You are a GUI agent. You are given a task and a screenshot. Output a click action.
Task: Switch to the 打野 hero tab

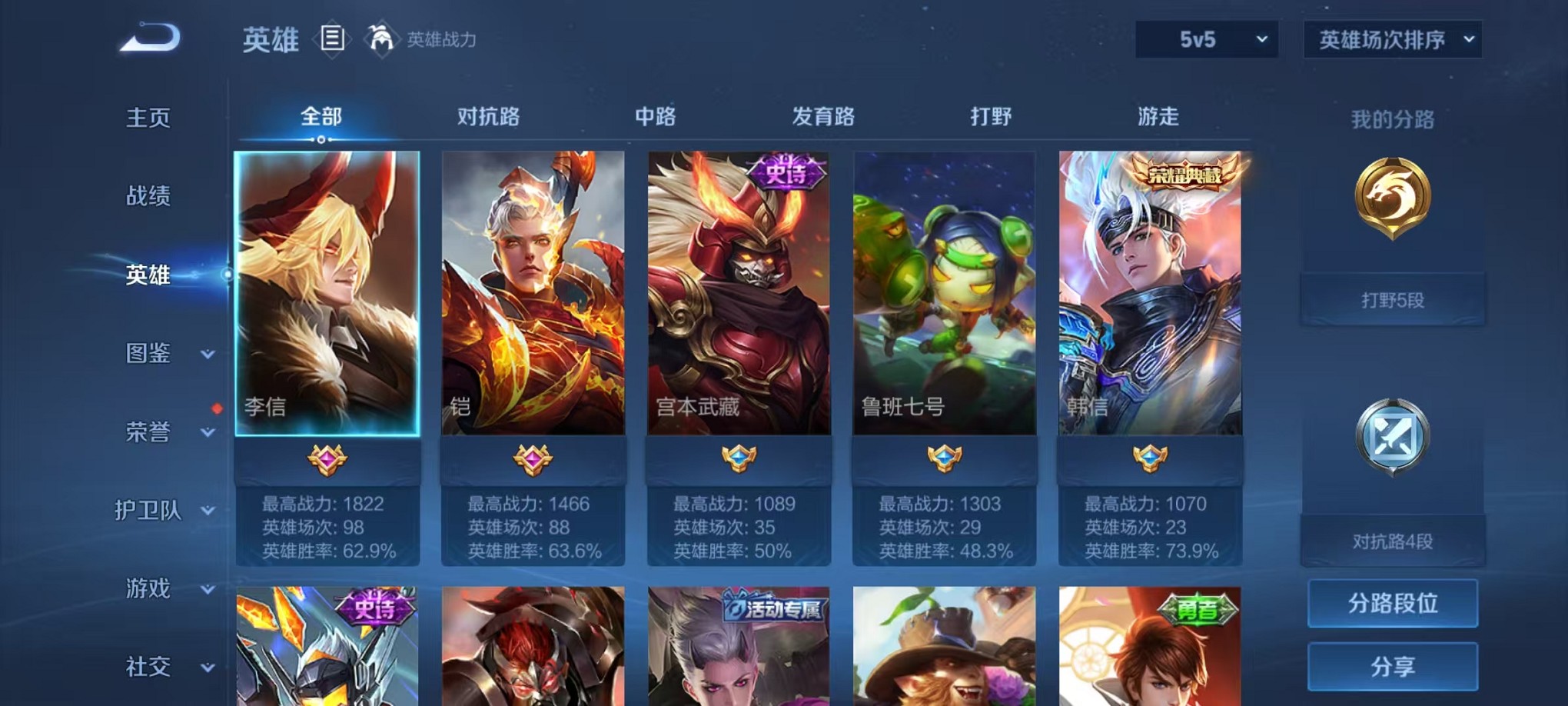[992, 115]
